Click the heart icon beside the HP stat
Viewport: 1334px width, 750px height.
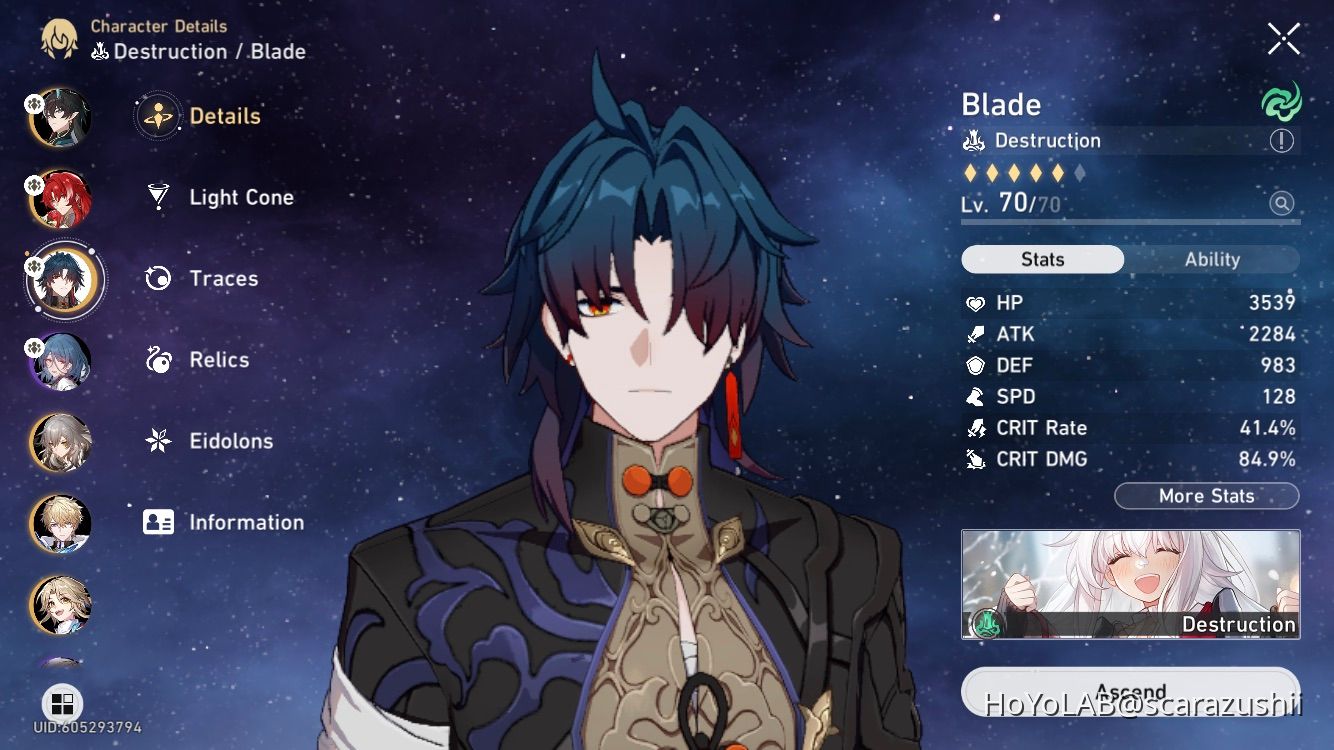click(976, 303)
